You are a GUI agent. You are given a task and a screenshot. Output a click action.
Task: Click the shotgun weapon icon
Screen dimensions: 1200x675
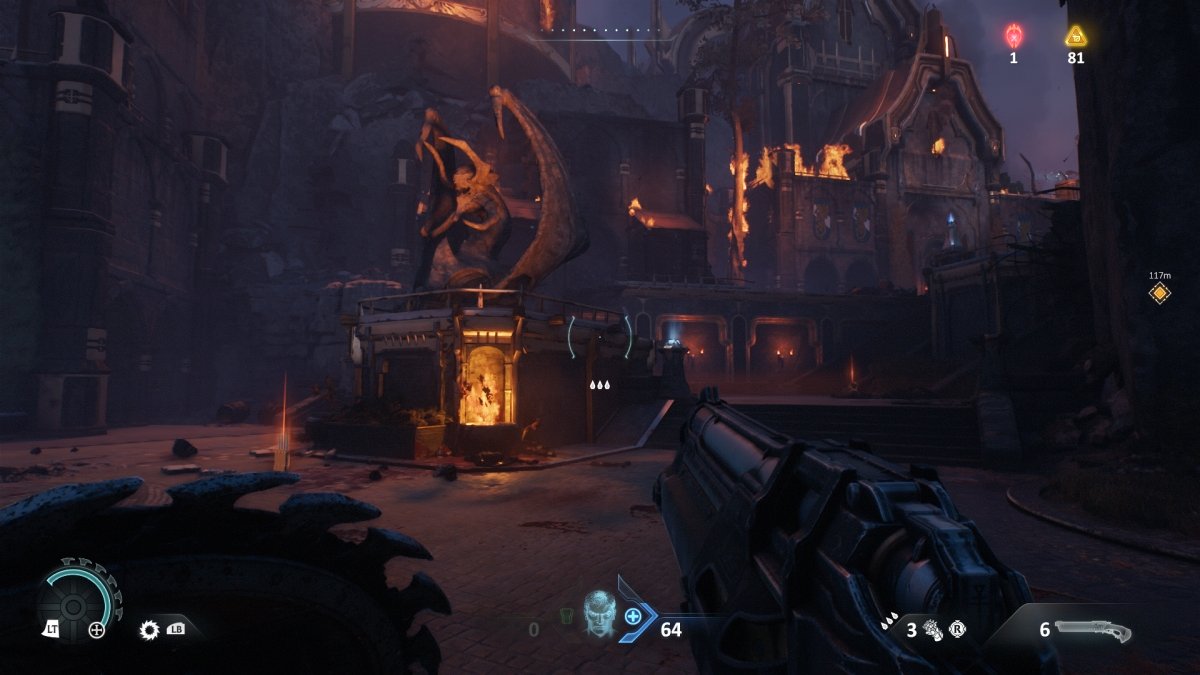[1092, 631]
